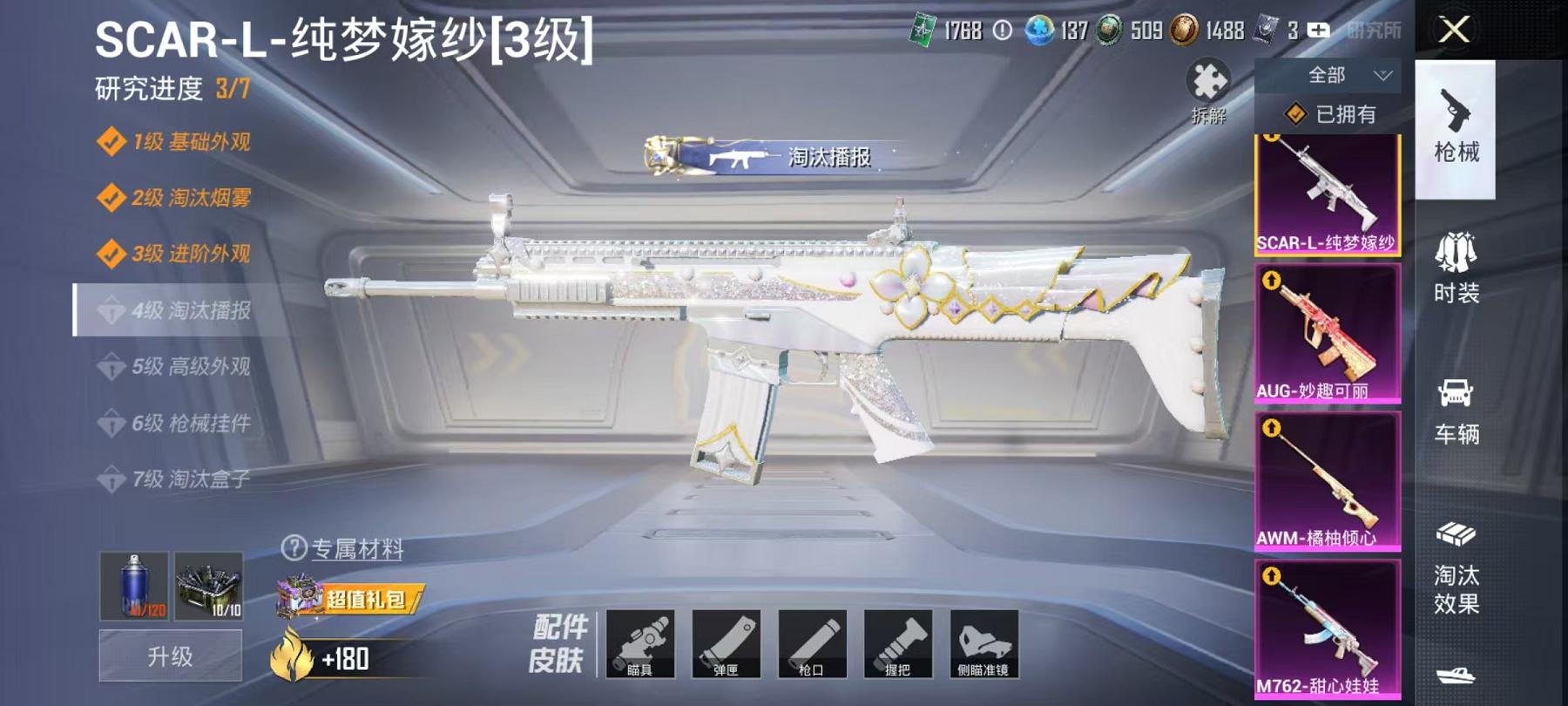Expand the 全部 filter dropdown
This screenshot has width=1568, height=706.
coord(1328,77)
